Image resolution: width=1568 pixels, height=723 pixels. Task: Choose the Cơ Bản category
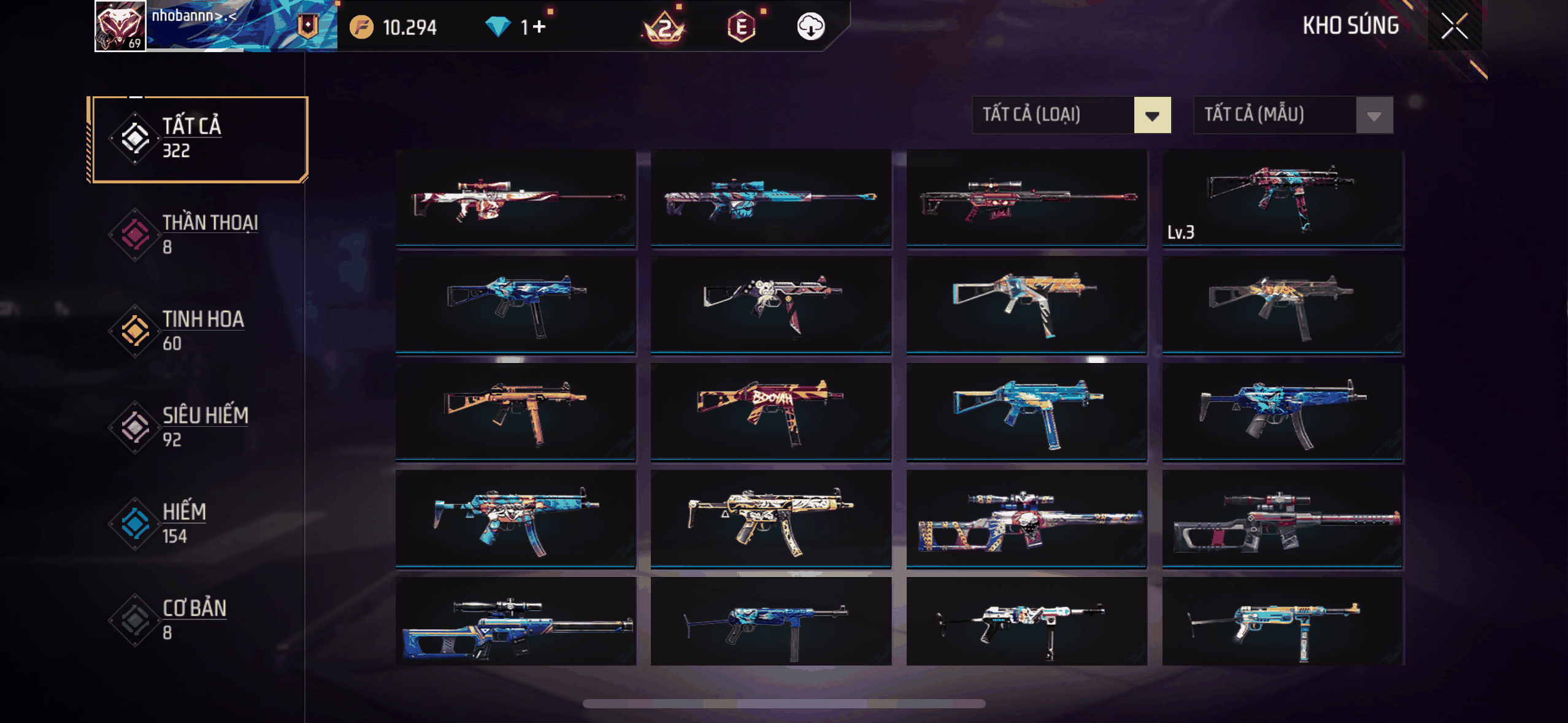198,619
